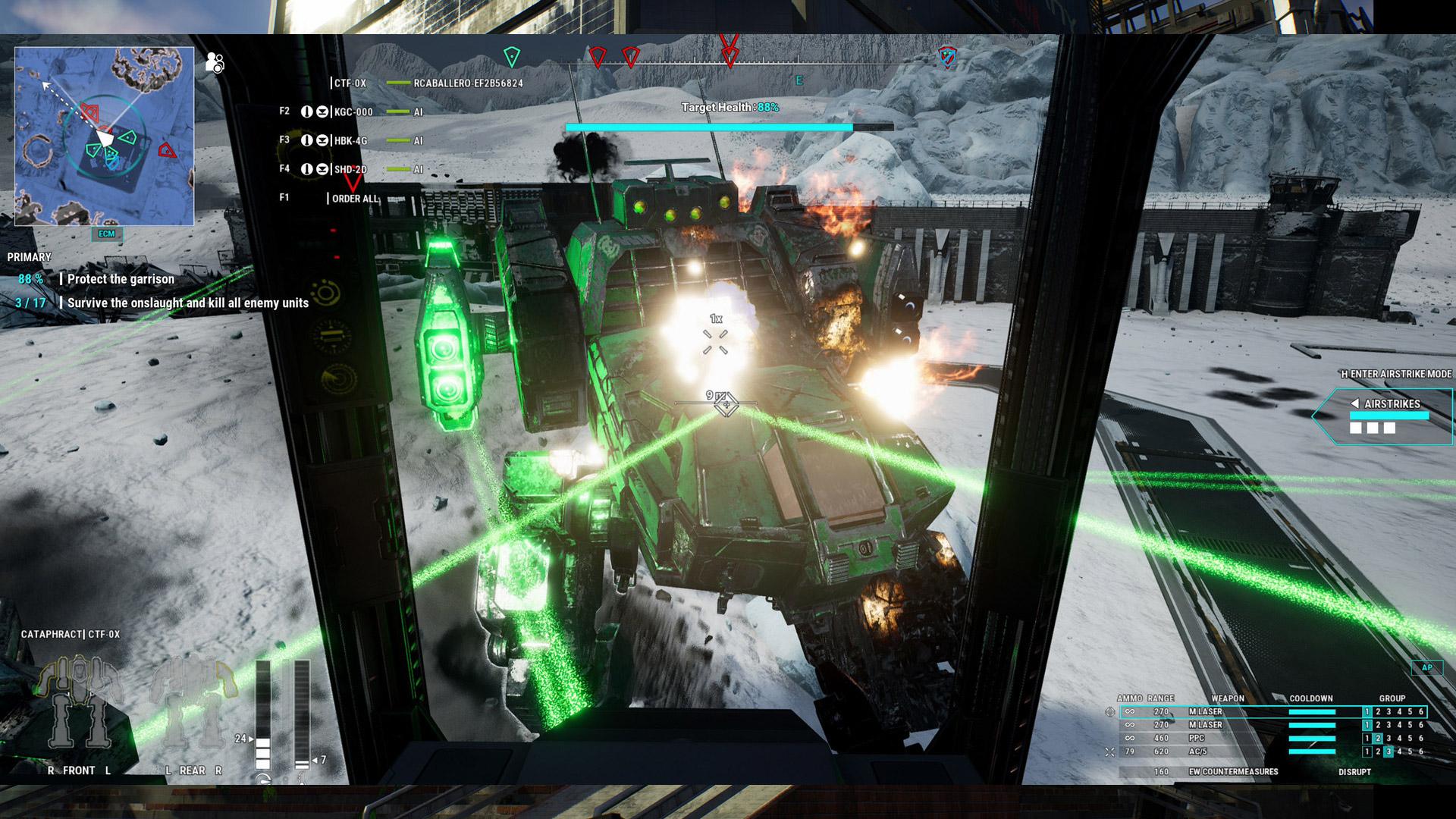This screenshot has height=819, width=1456.
Task: Click the AP indicator box
Action: tap(1426, 668)
